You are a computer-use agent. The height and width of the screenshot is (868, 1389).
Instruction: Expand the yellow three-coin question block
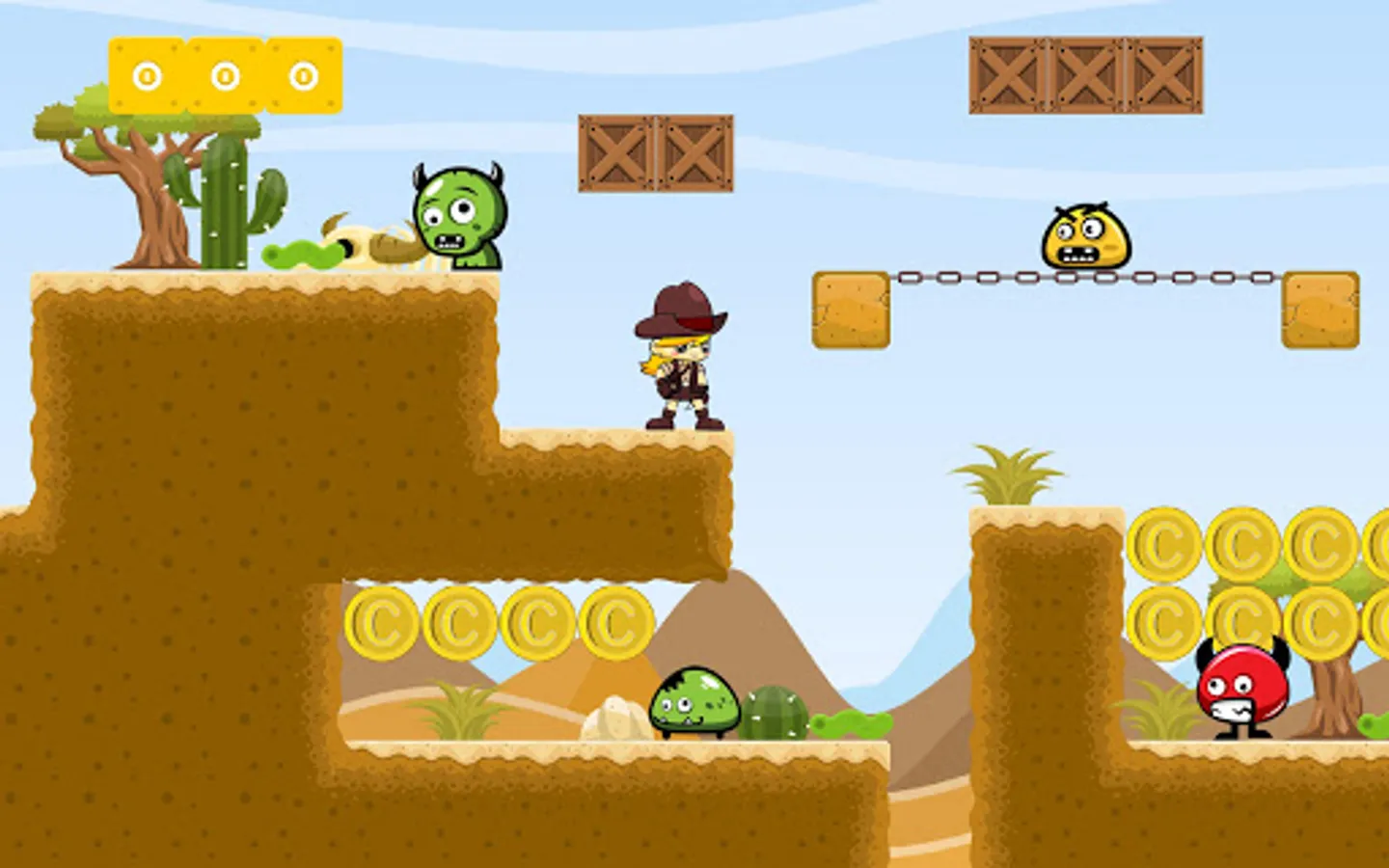227,72
